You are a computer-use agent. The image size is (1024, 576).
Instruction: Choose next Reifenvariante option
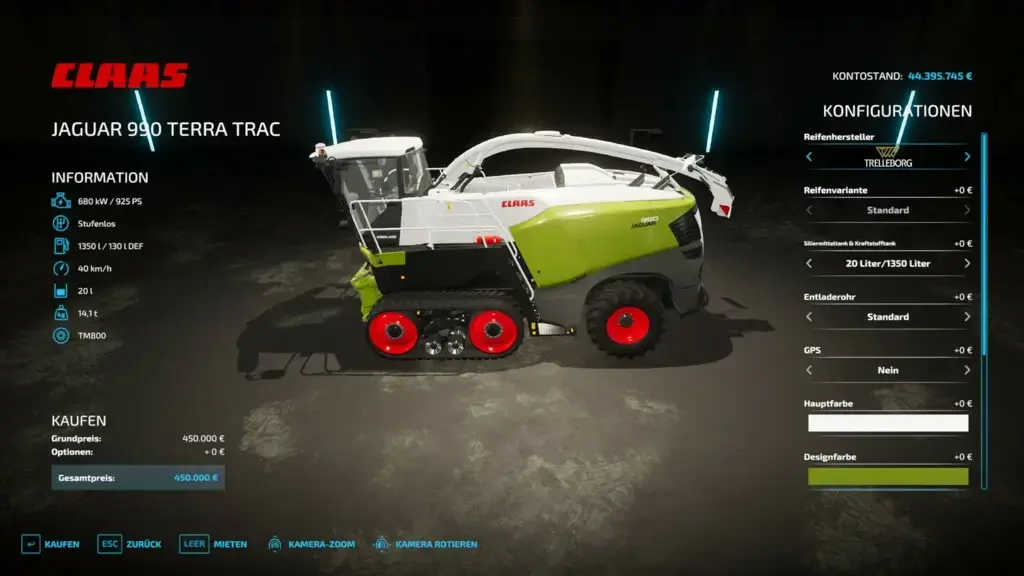tap(967, 210)
